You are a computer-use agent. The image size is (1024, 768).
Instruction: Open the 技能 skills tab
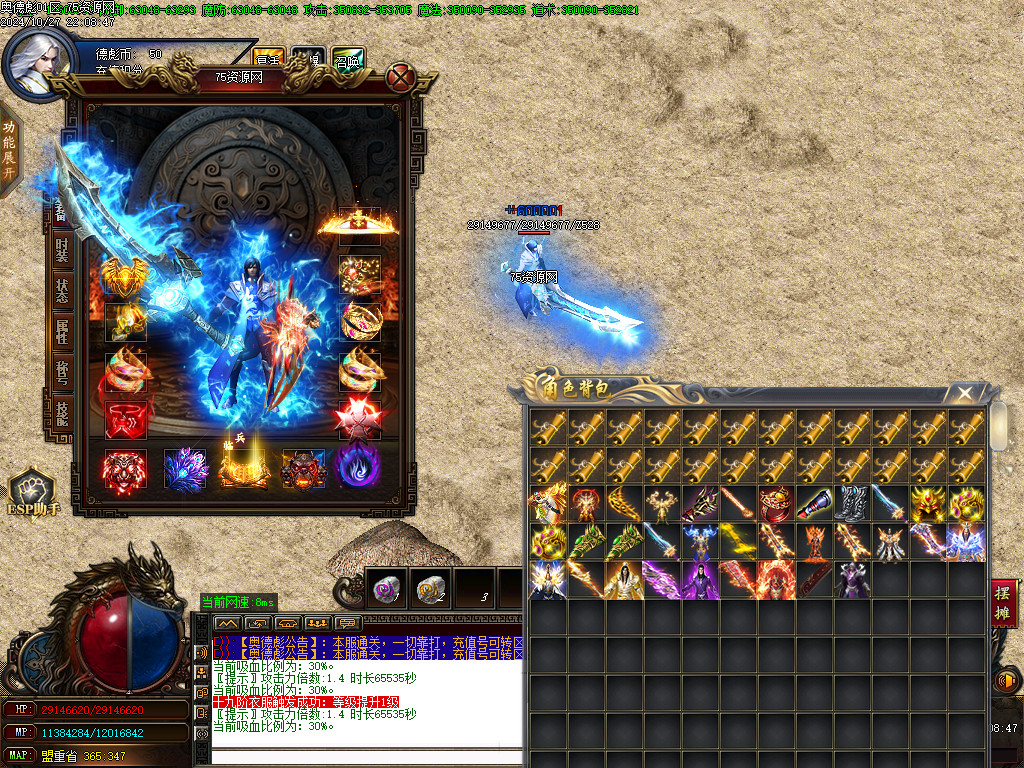point(63,410)
